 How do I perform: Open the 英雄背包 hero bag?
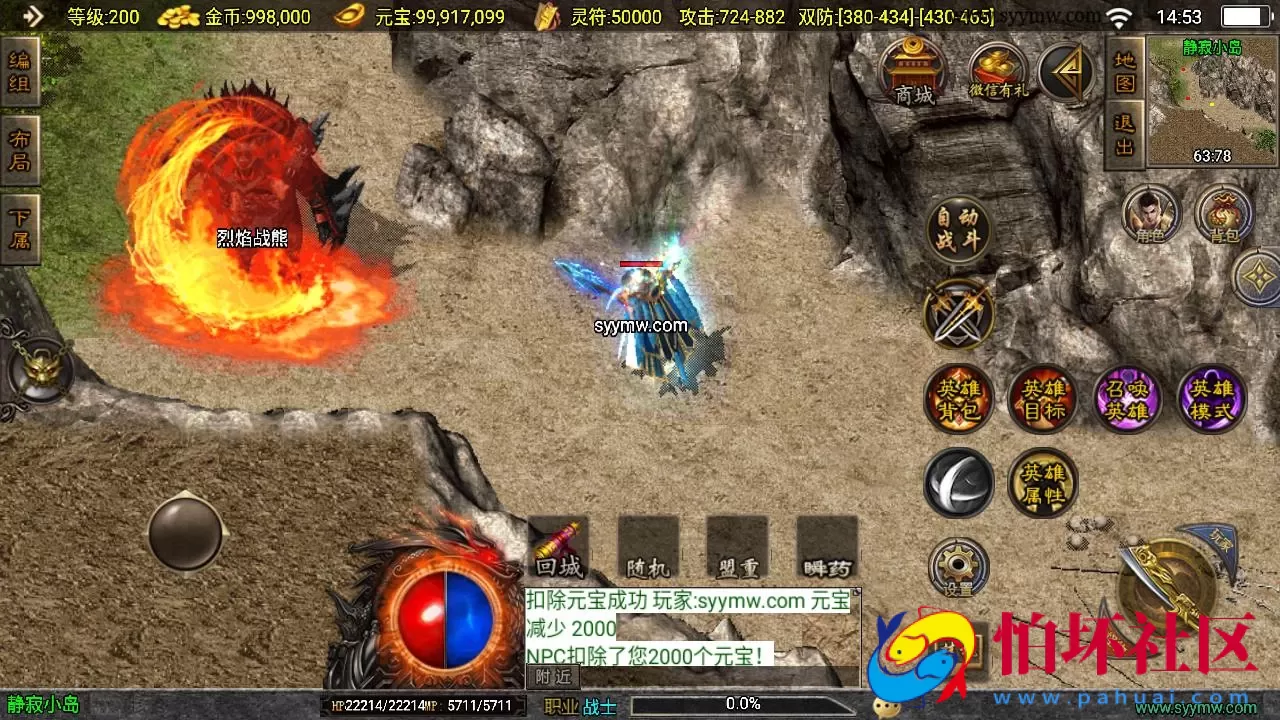click(958, 398)
